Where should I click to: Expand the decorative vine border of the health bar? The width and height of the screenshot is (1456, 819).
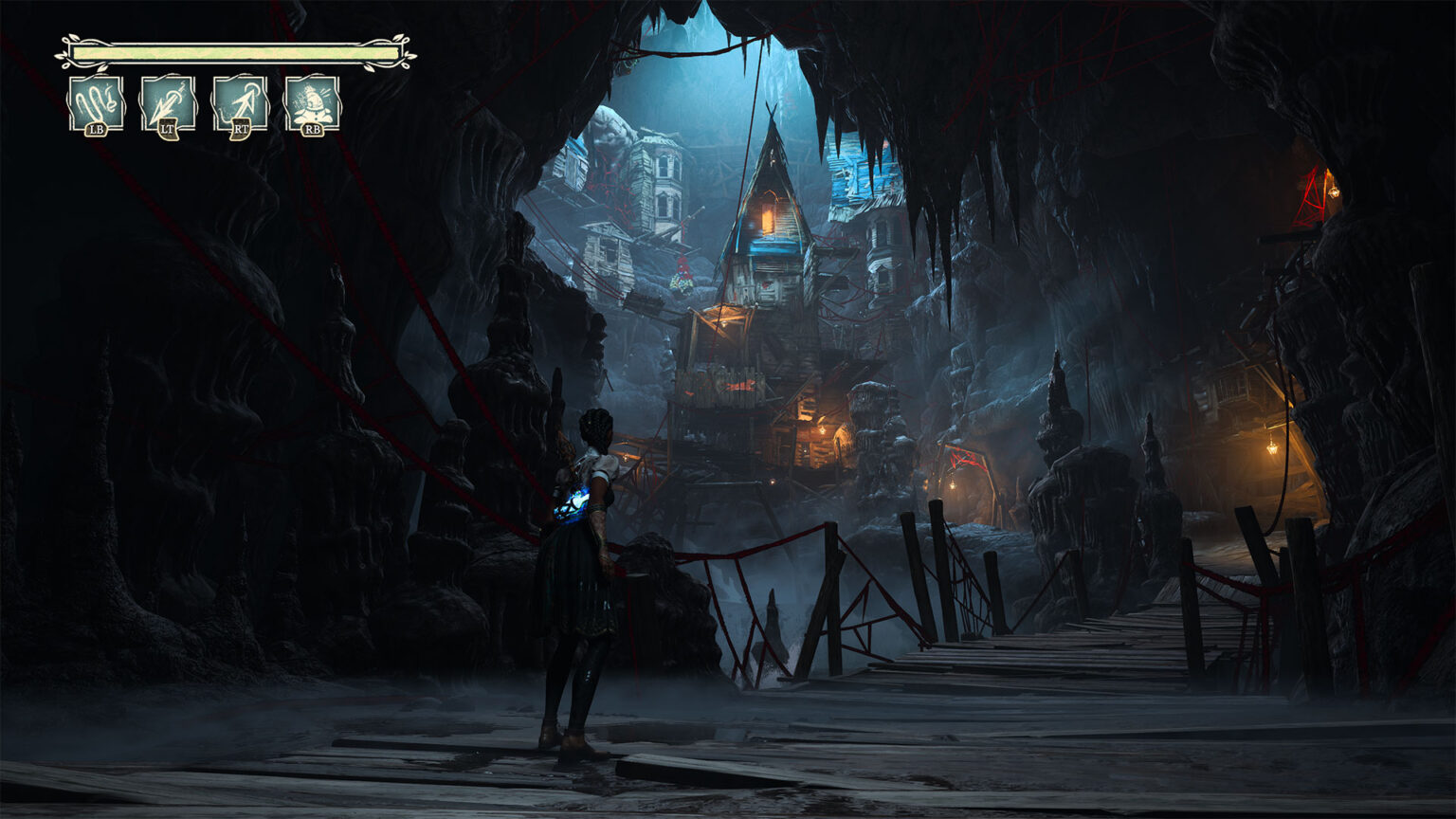(66, 49)
